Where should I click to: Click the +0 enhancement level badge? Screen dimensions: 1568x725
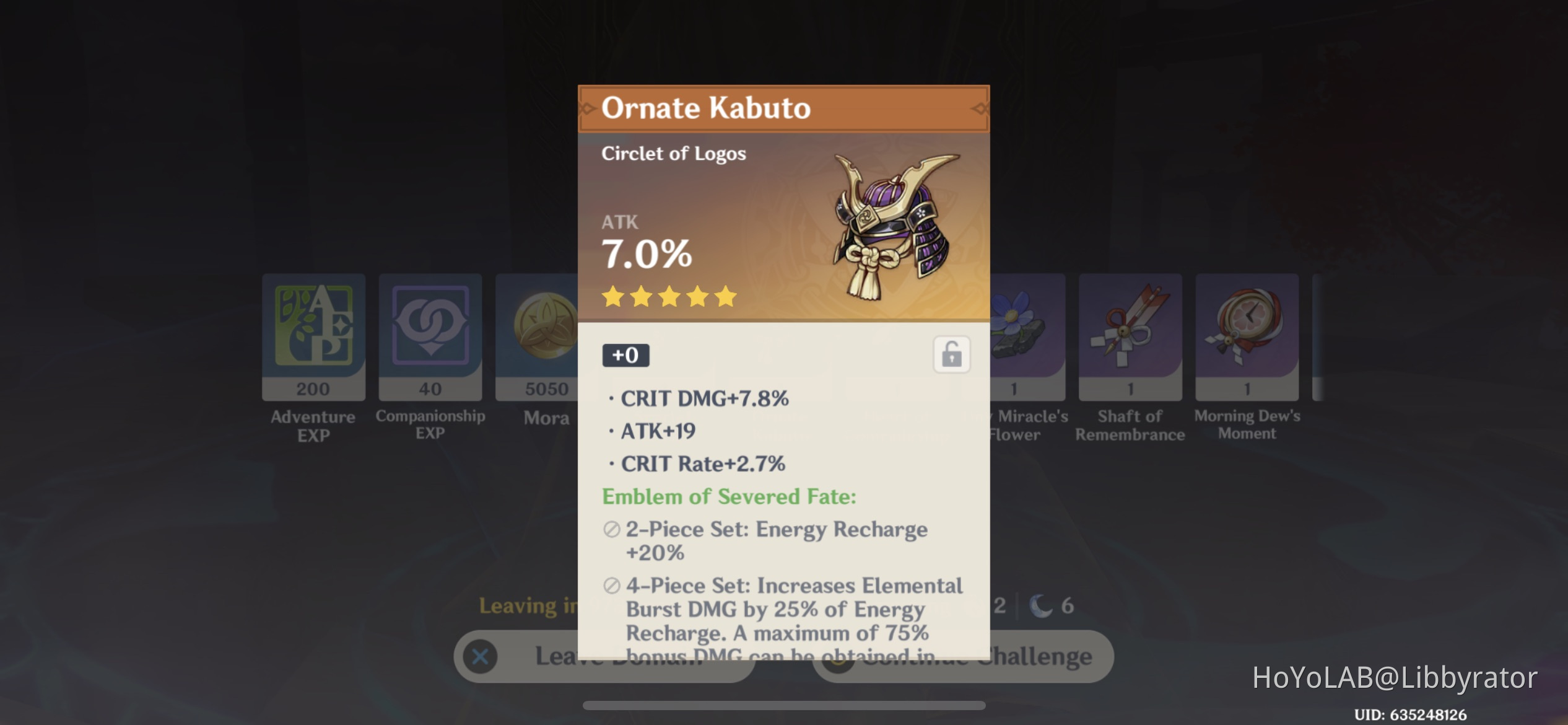(x=625, y=354)
